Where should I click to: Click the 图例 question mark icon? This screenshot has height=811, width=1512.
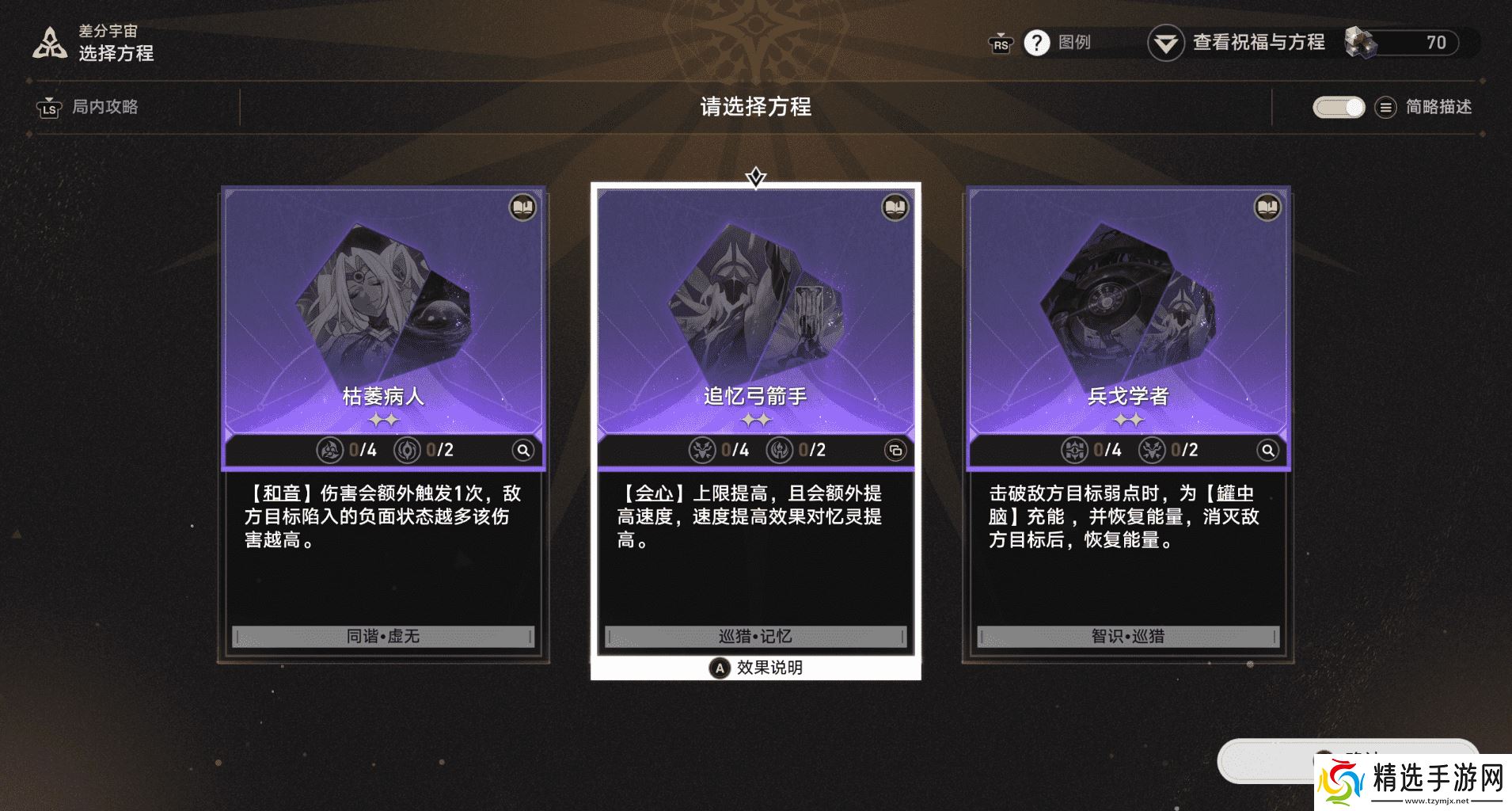(x=1037, y=43)
